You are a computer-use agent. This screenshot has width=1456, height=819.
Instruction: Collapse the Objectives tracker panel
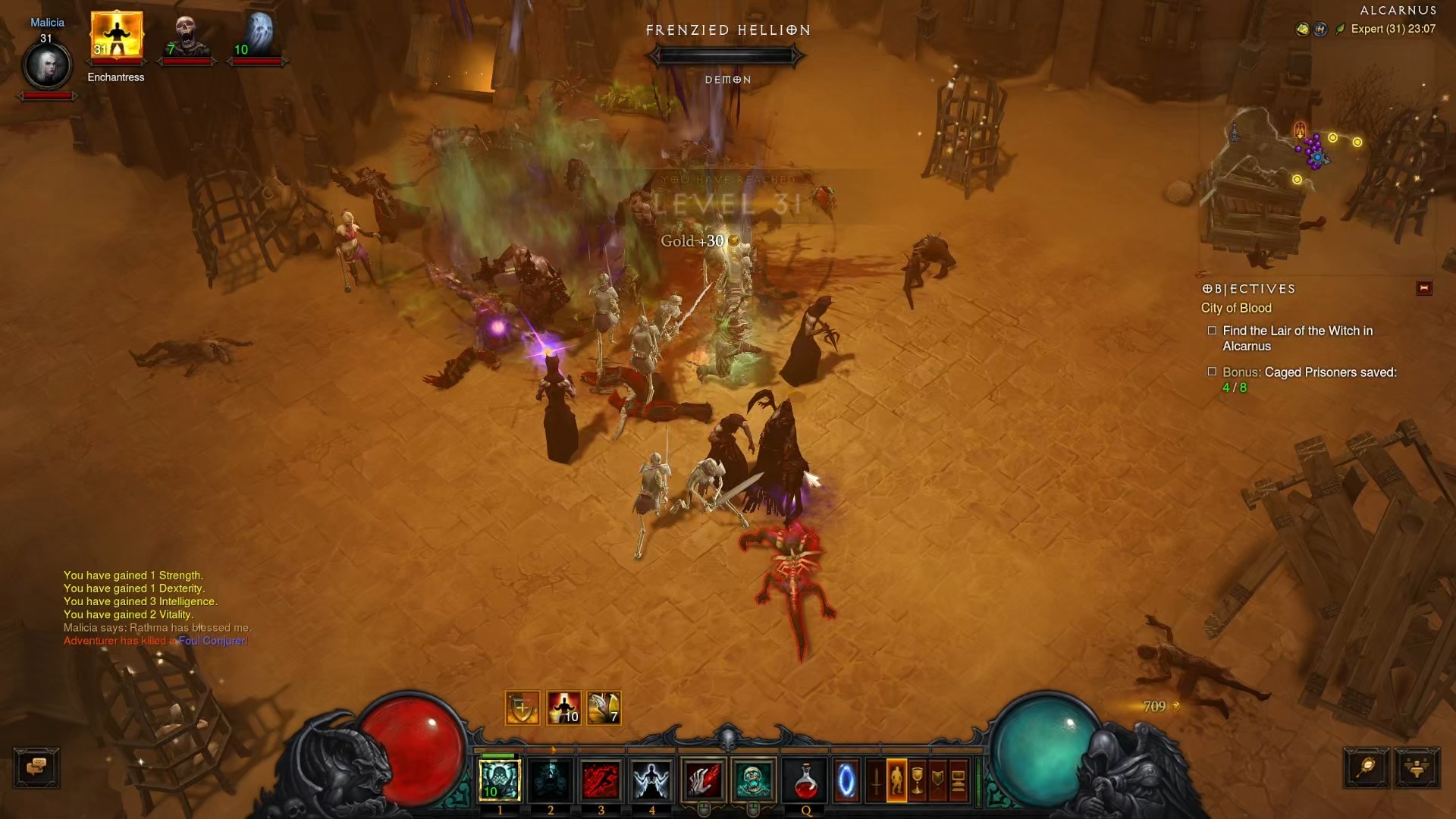pyautogui.click(x=1423, y=288)
